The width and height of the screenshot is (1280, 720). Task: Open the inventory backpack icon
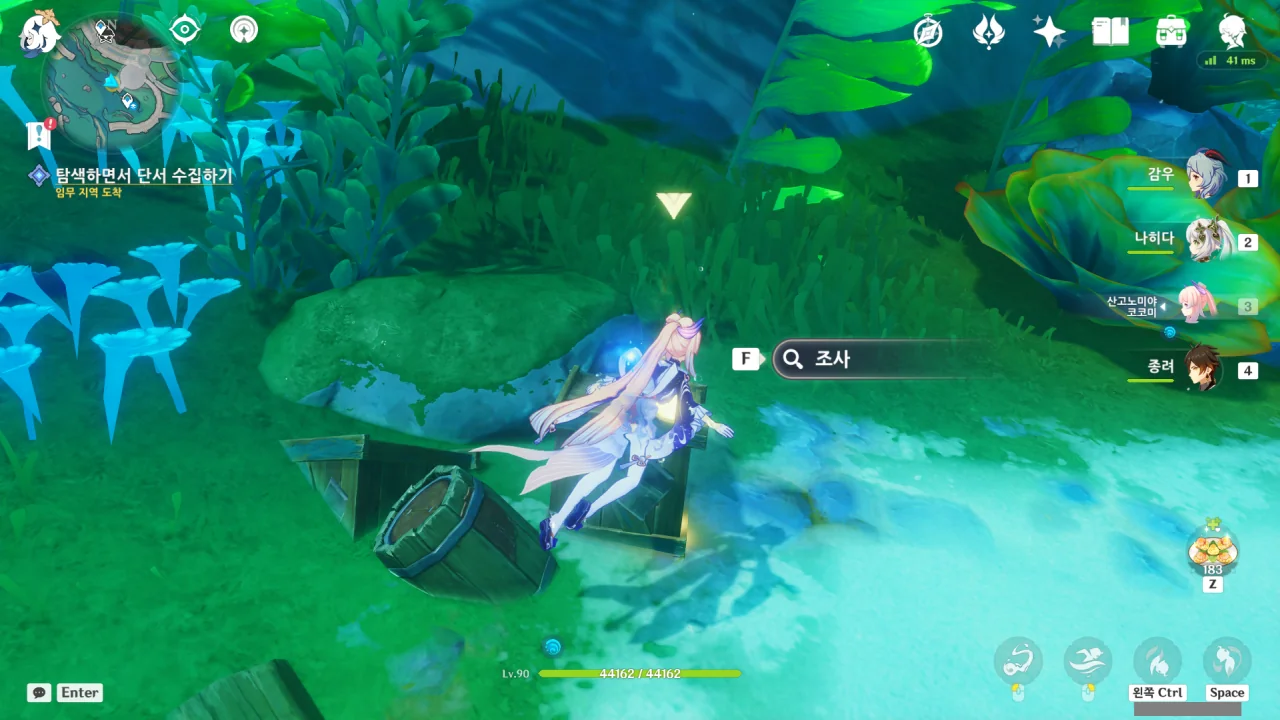coord(1171,33)
